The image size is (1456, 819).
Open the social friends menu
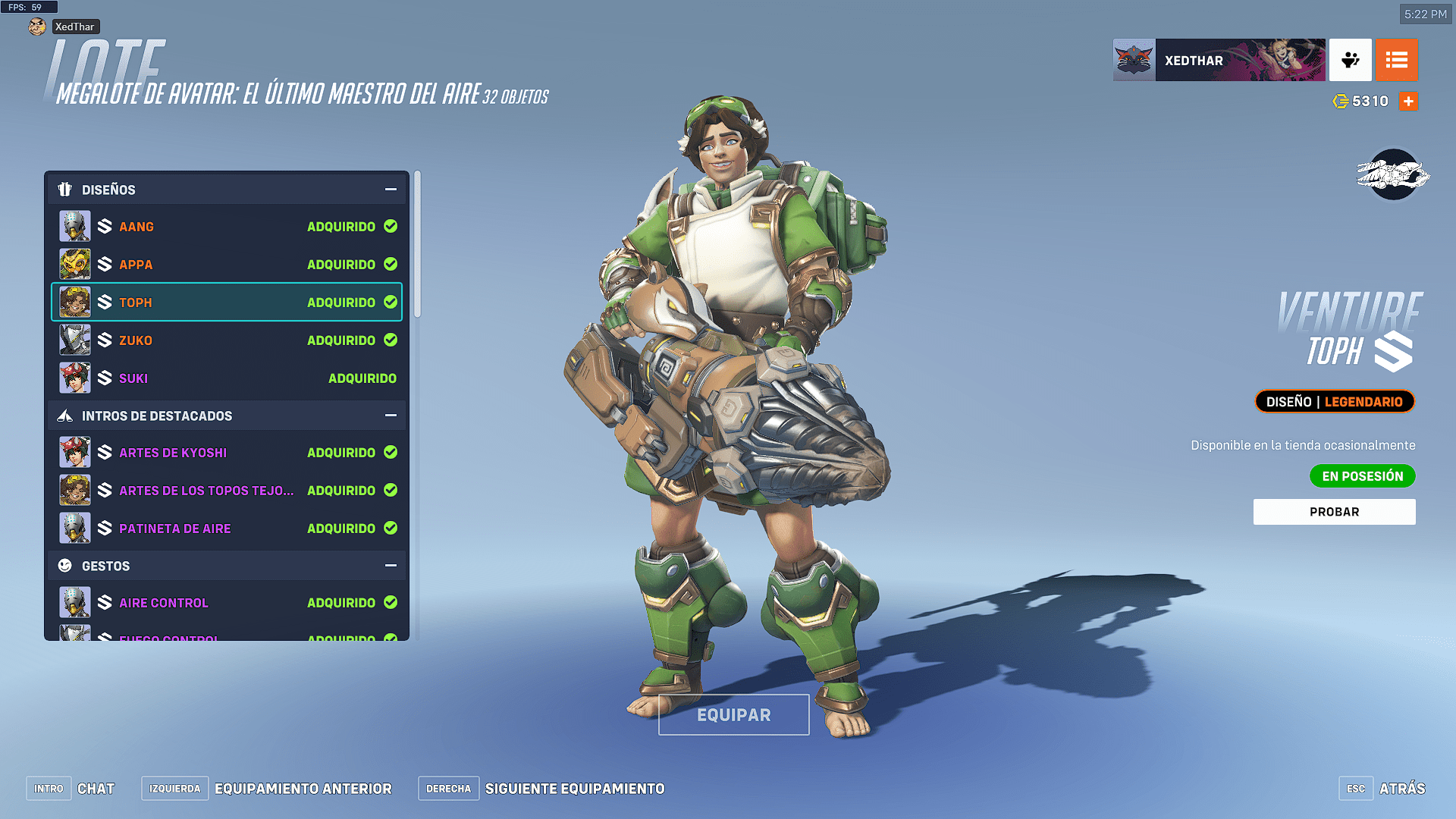[1350, 61]
